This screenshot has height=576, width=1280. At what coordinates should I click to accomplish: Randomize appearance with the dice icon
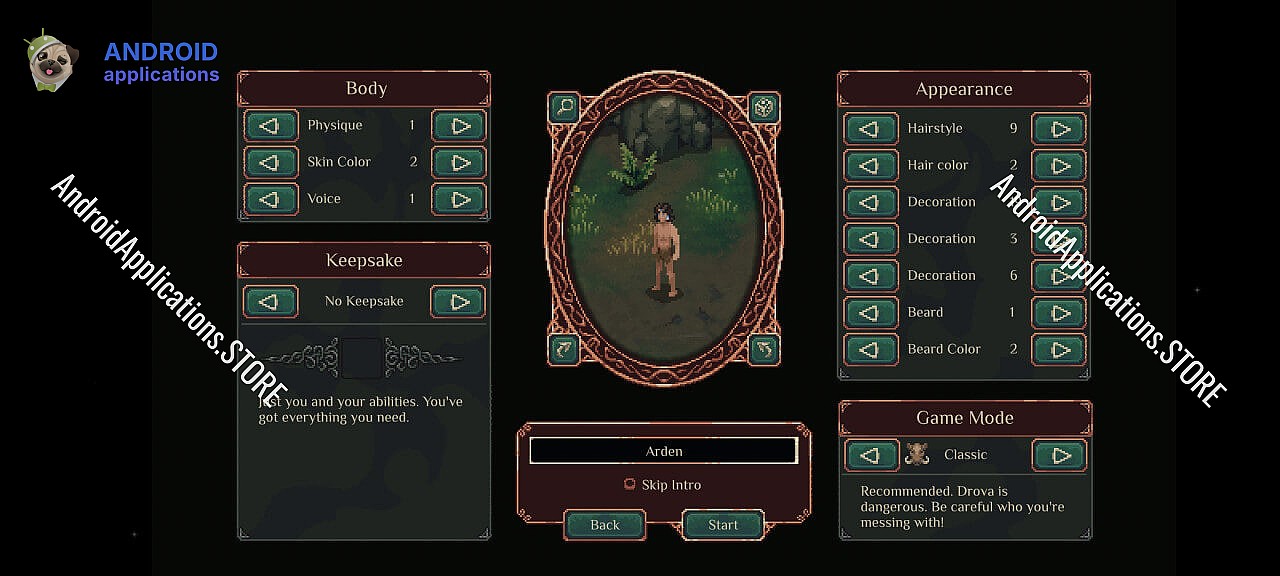coord(764,107)
